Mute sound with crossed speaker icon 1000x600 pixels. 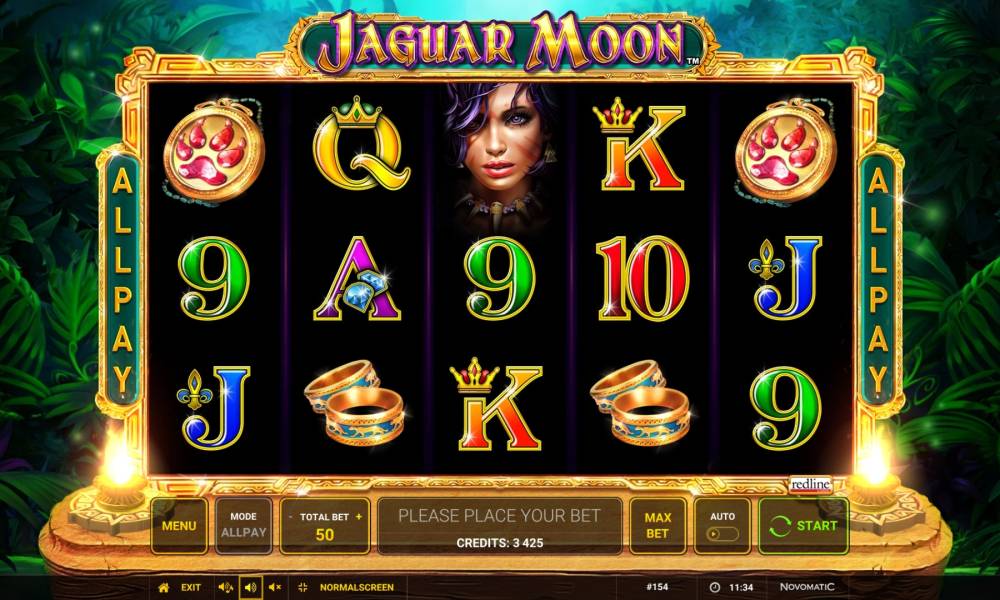[x=275, y=587]
